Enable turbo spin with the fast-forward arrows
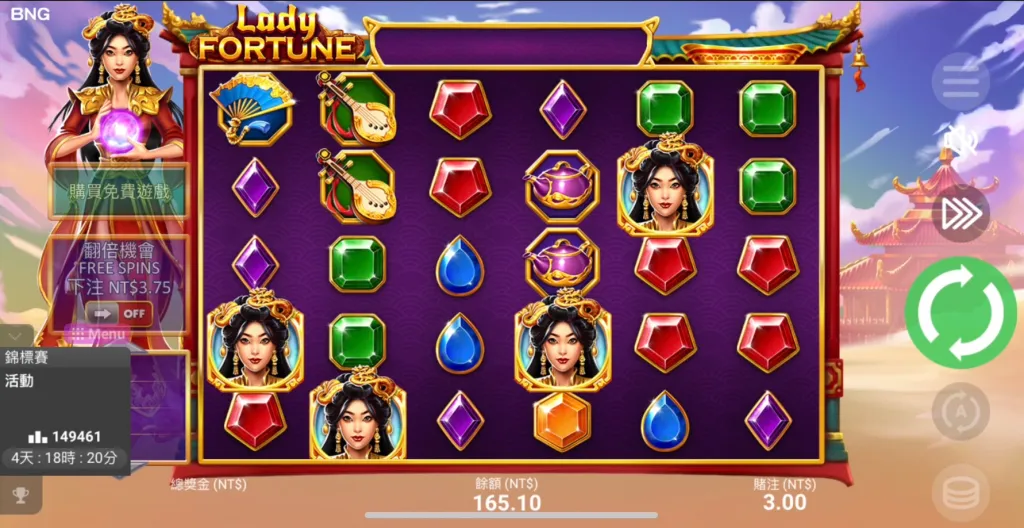Viewport: 1024px width, 528px height. click(960, 214)
